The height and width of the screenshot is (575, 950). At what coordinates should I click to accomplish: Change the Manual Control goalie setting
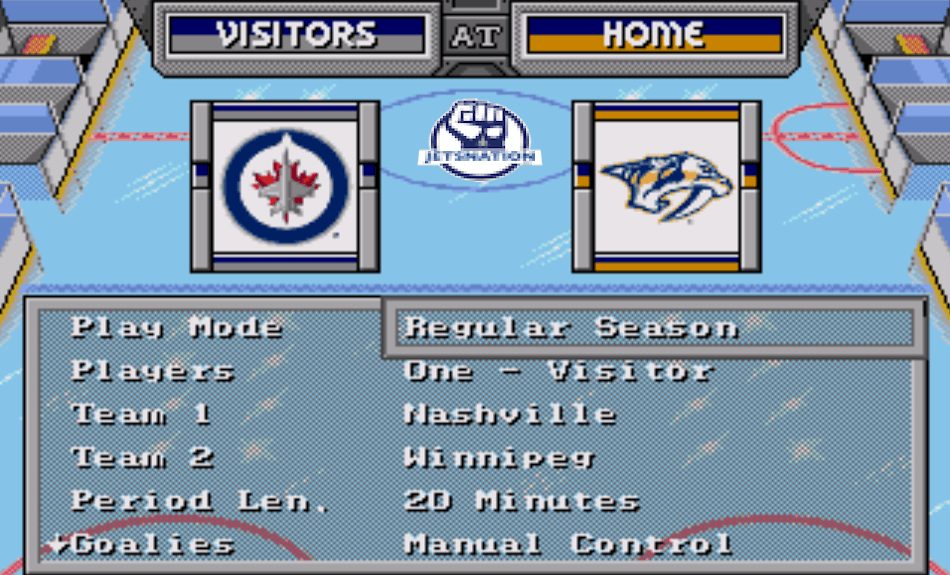pos(568,545)
